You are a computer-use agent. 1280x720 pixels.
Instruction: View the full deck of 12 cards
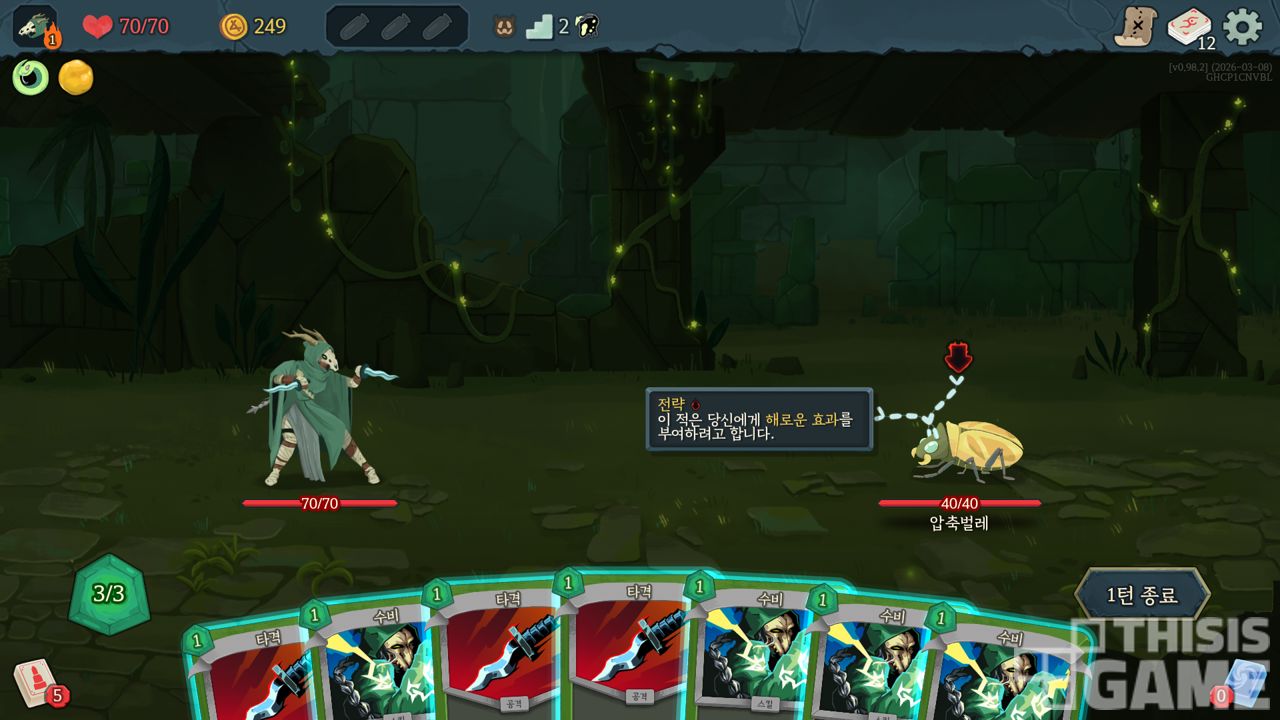[1189, 27]
